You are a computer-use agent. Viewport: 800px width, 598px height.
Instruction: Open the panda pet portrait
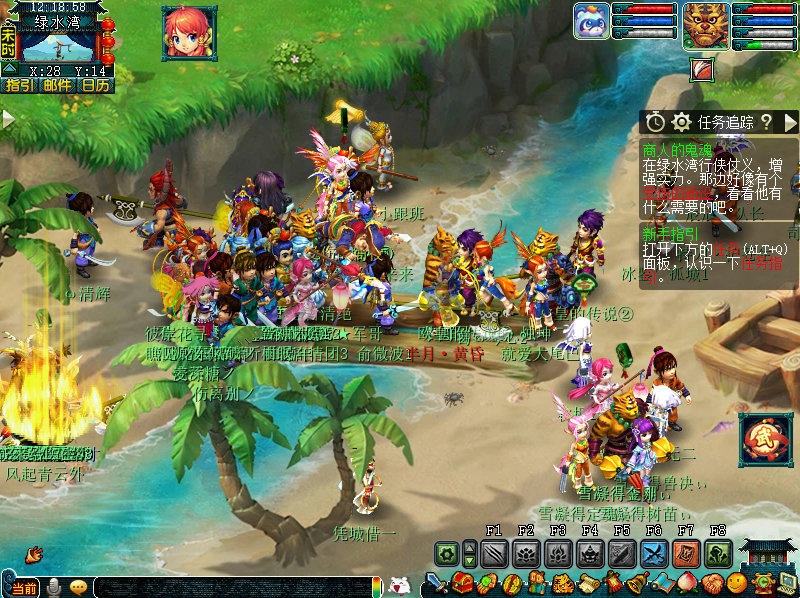pos(591,22)
